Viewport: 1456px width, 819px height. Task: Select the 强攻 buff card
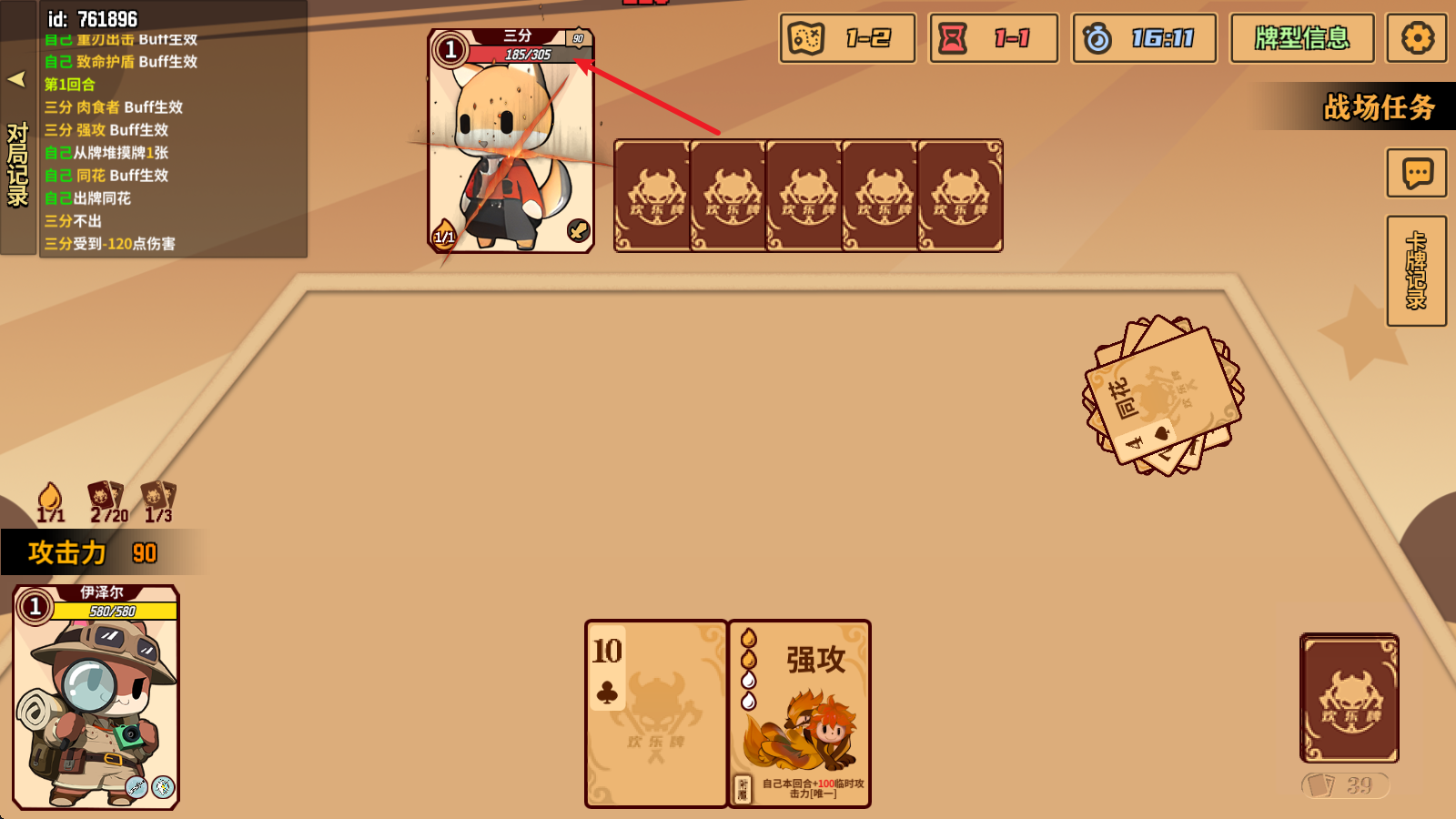(x=799, y=714)
